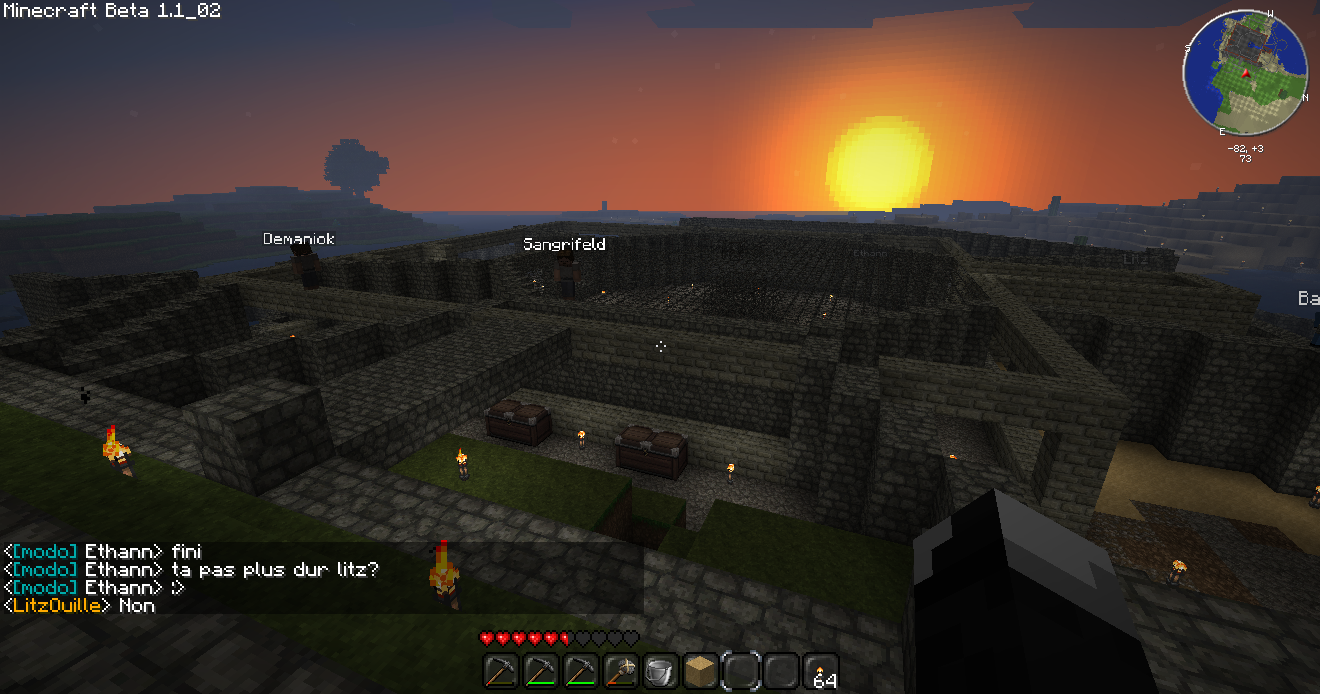1320x694 pixels.
Task: Select the stone axe hotbar slot
Action: point(620,671)
